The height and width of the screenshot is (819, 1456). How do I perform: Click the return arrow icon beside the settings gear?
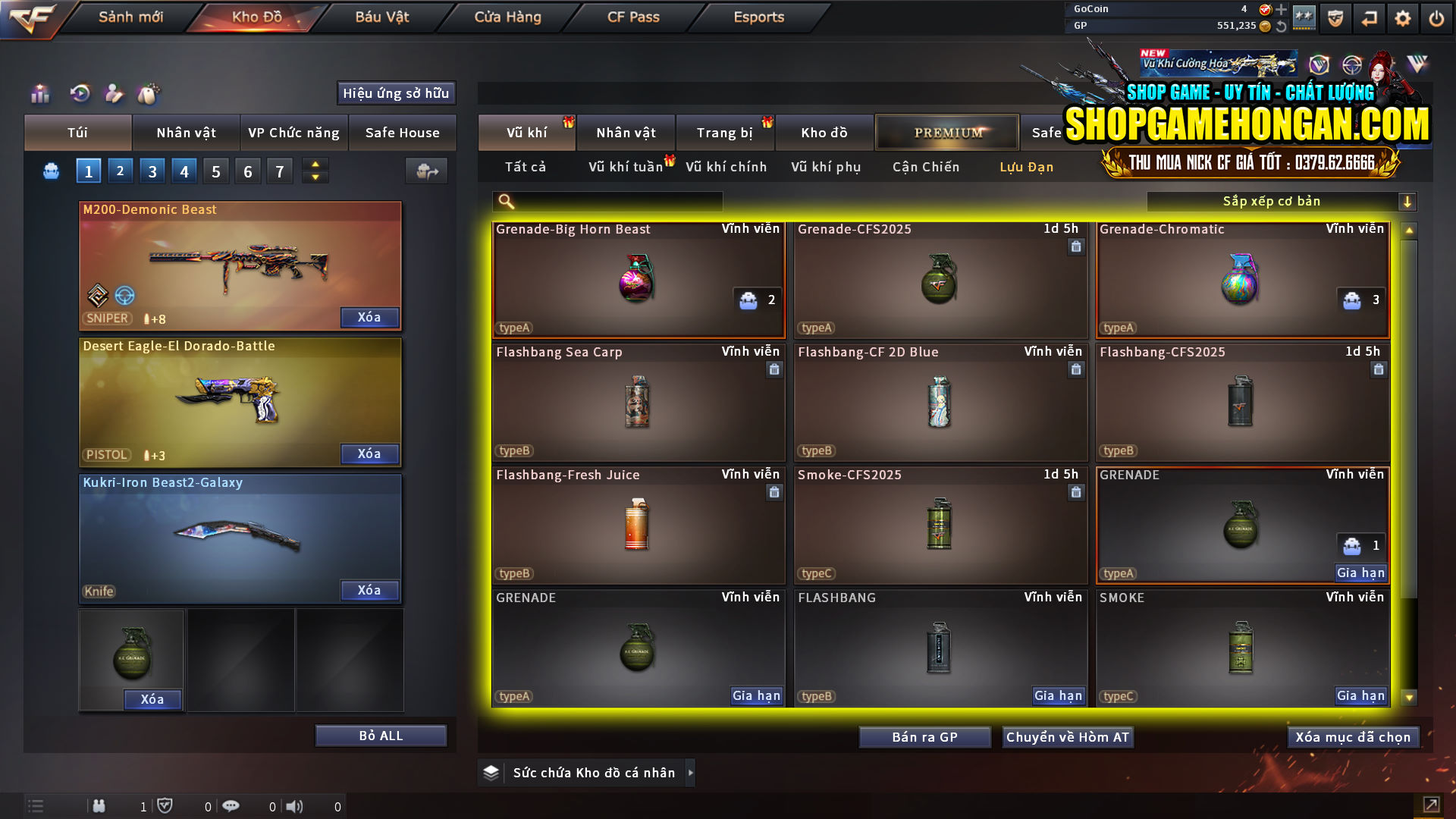point(1369,17)
